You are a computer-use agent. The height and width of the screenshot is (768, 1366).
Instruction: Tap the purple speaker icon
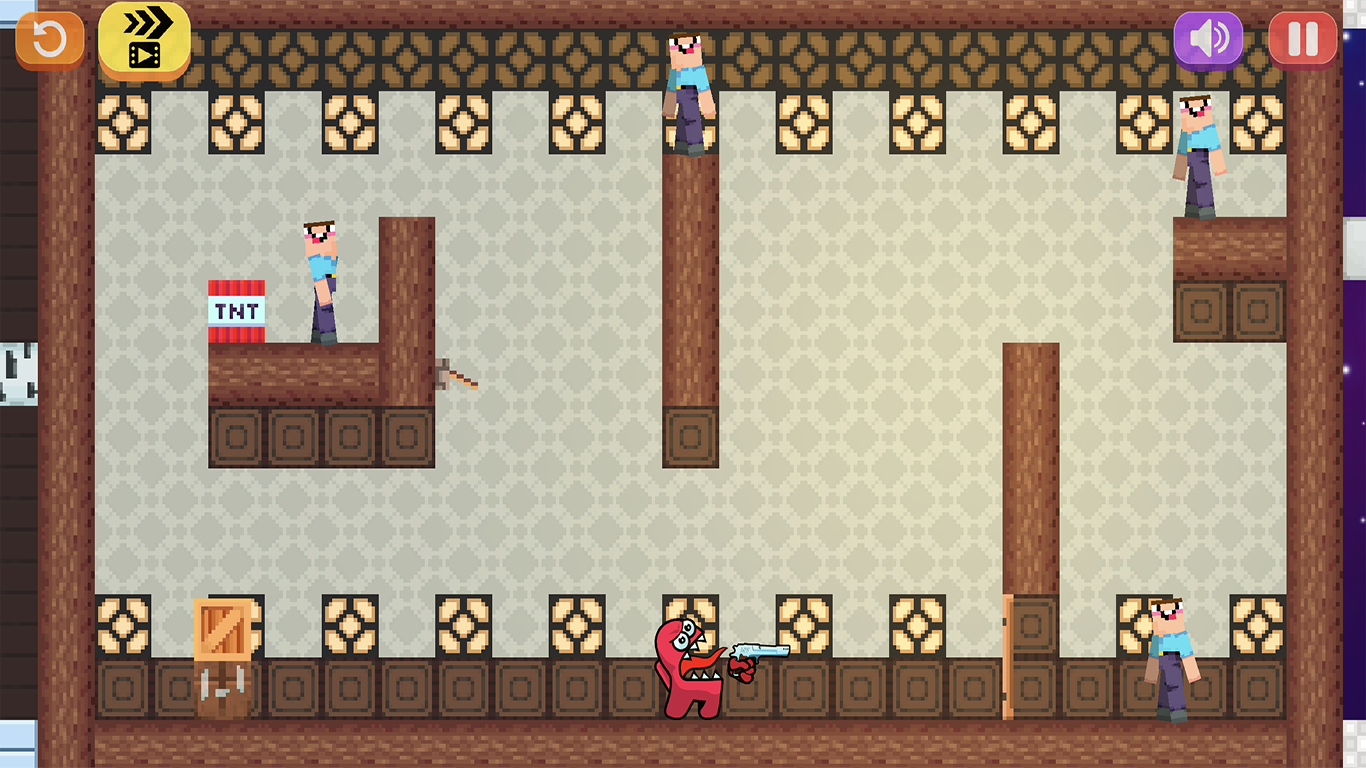[1208, 38]
